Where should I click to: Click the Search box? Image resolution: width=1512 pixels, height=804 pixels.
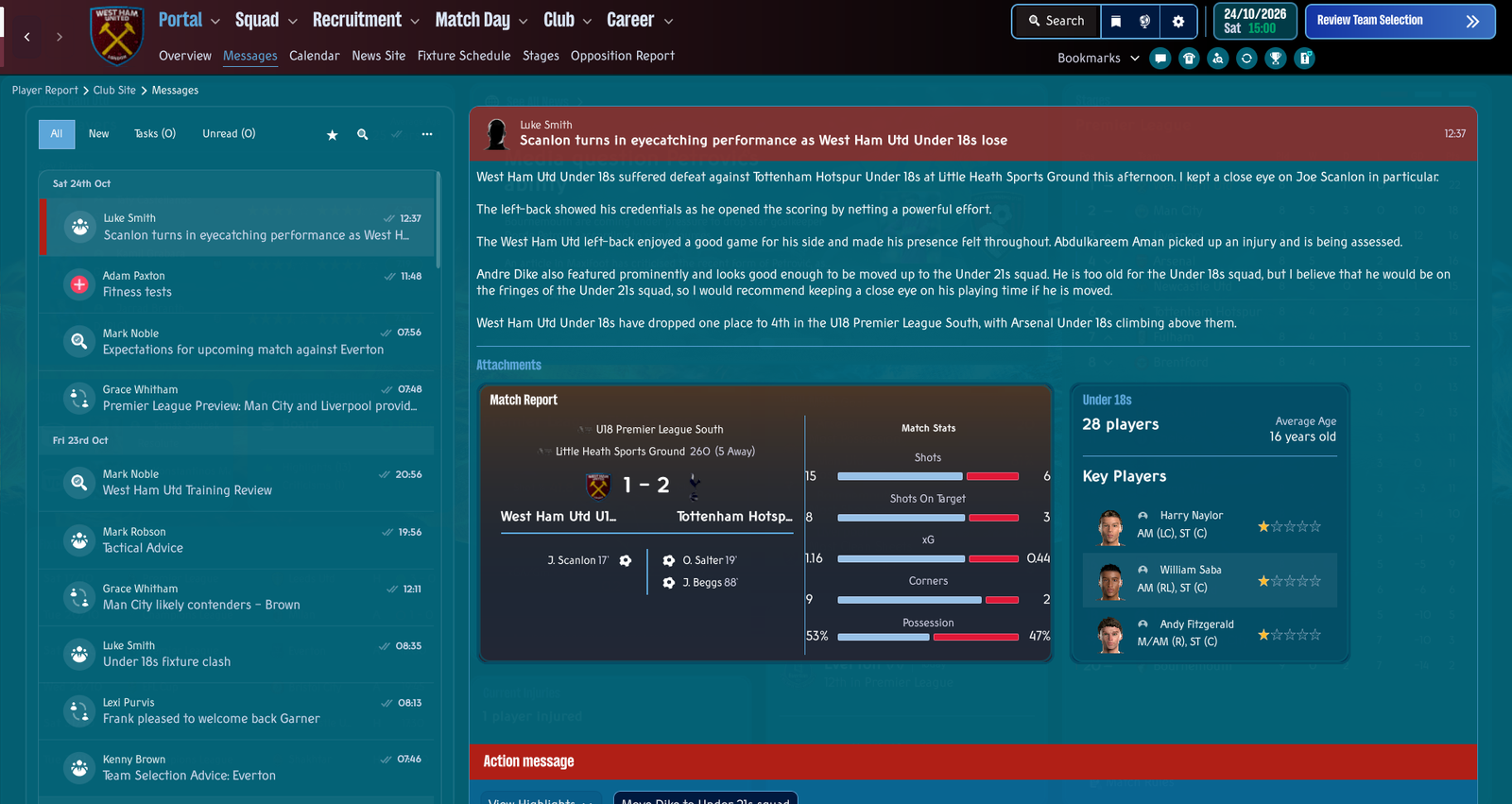click(1056, 21)
